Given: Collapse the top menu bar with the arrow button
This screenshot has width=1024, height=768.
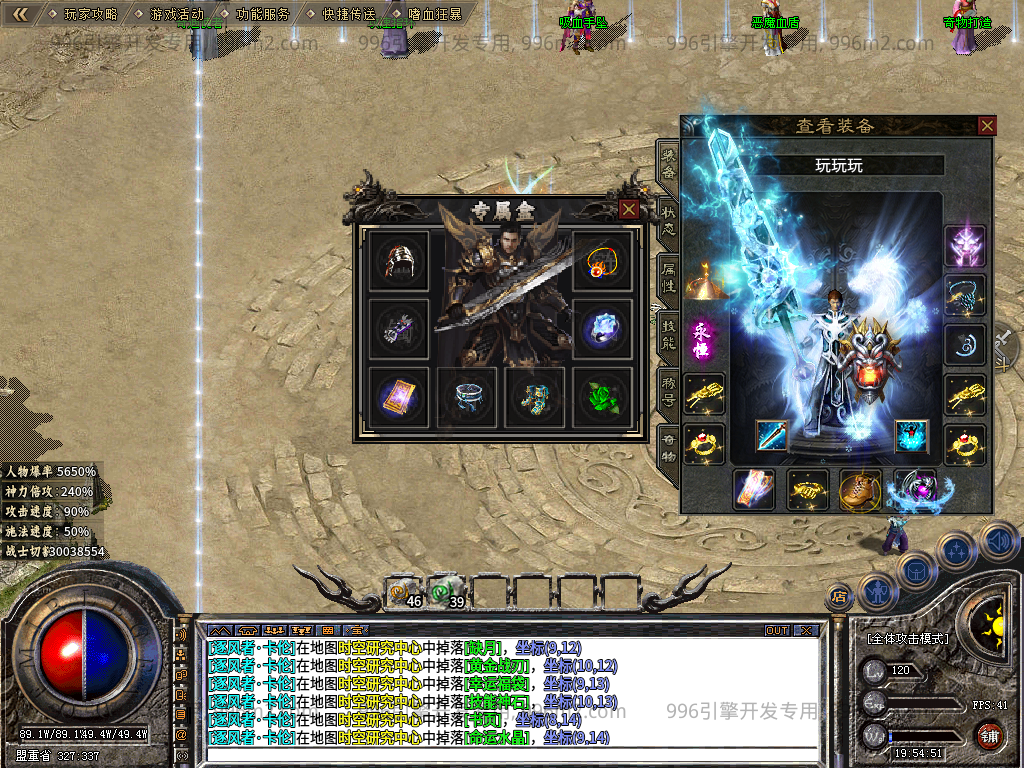Looking at the screenshot, I should pos(19,14).
